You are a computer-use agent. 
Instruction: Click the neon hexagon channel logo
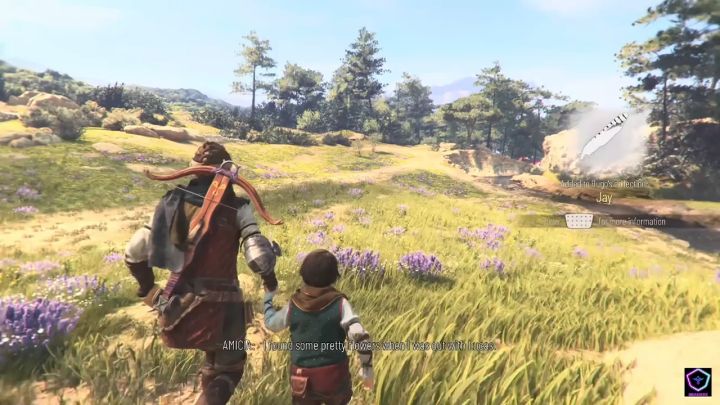697,382
